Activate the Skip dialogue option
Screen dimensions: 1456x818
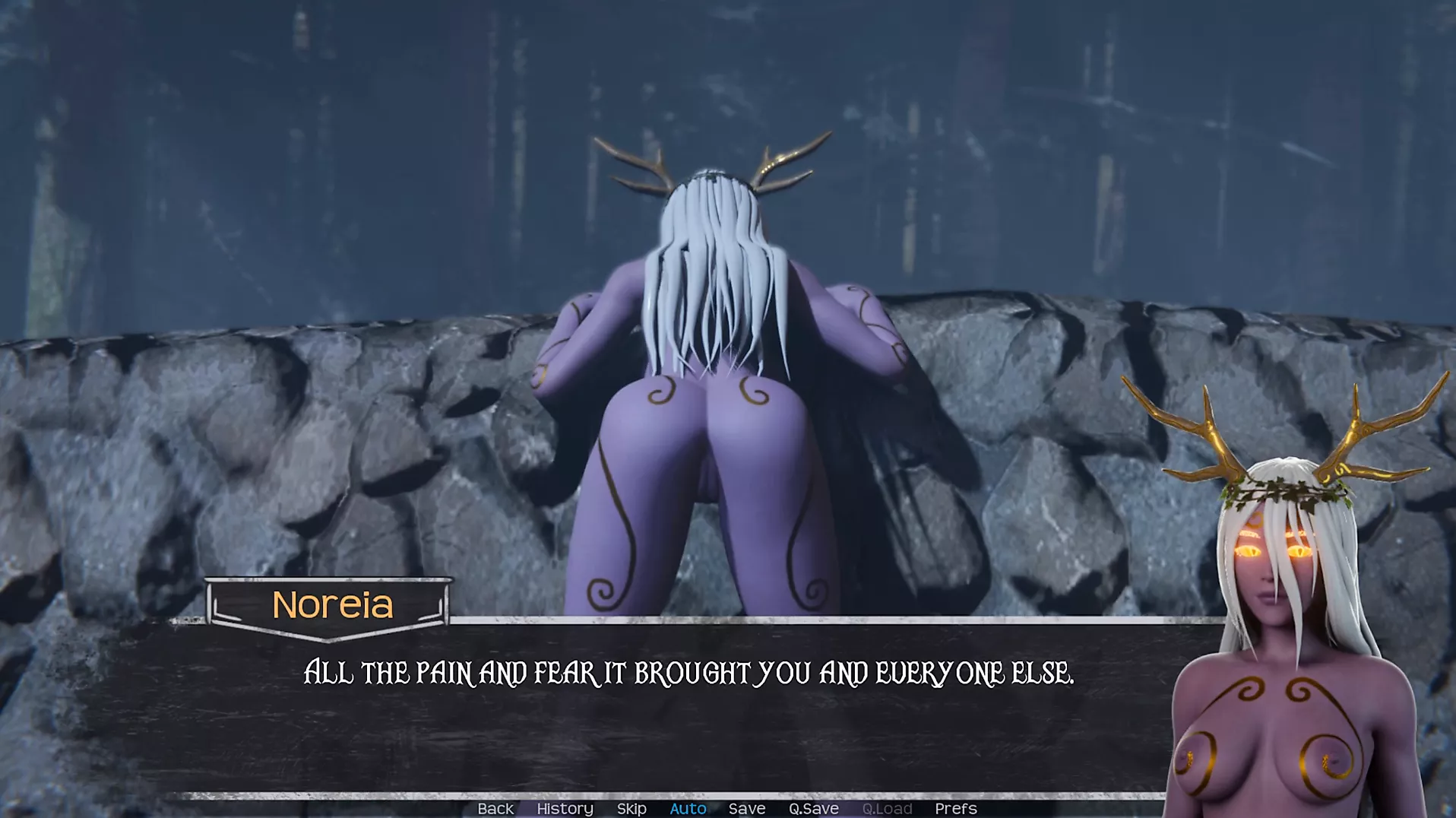coord(631,809)
